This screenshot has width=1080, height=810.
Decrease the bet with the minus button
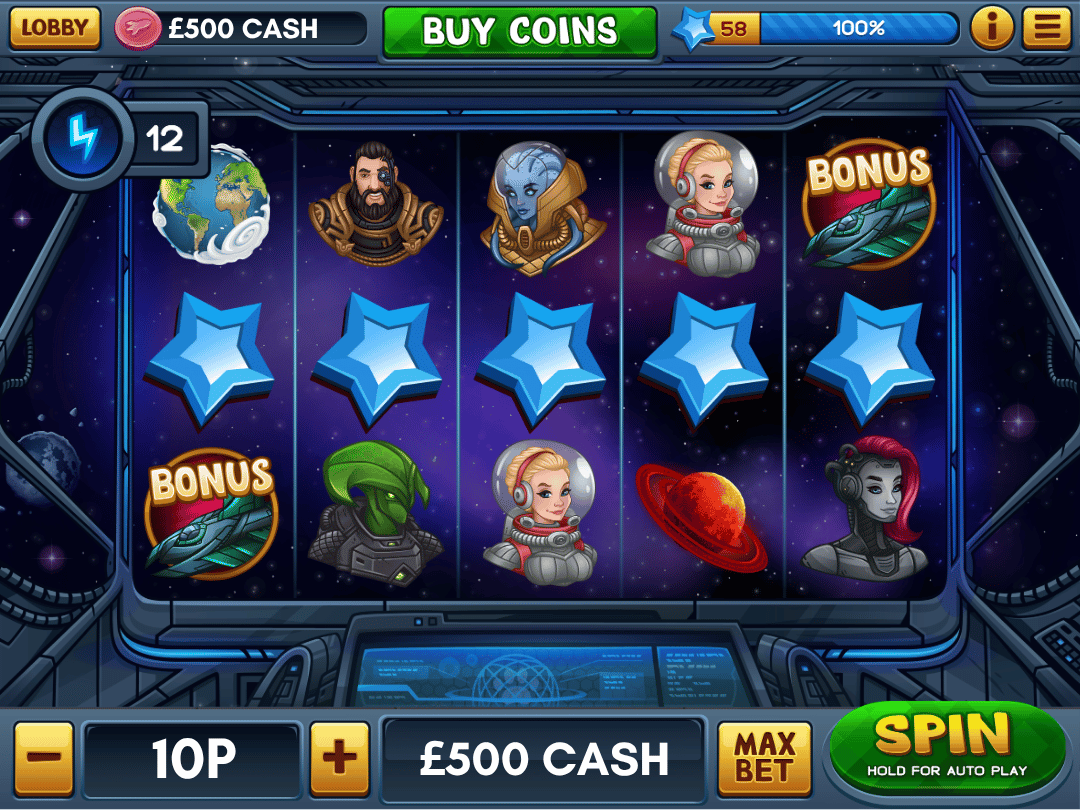point(43,759)
